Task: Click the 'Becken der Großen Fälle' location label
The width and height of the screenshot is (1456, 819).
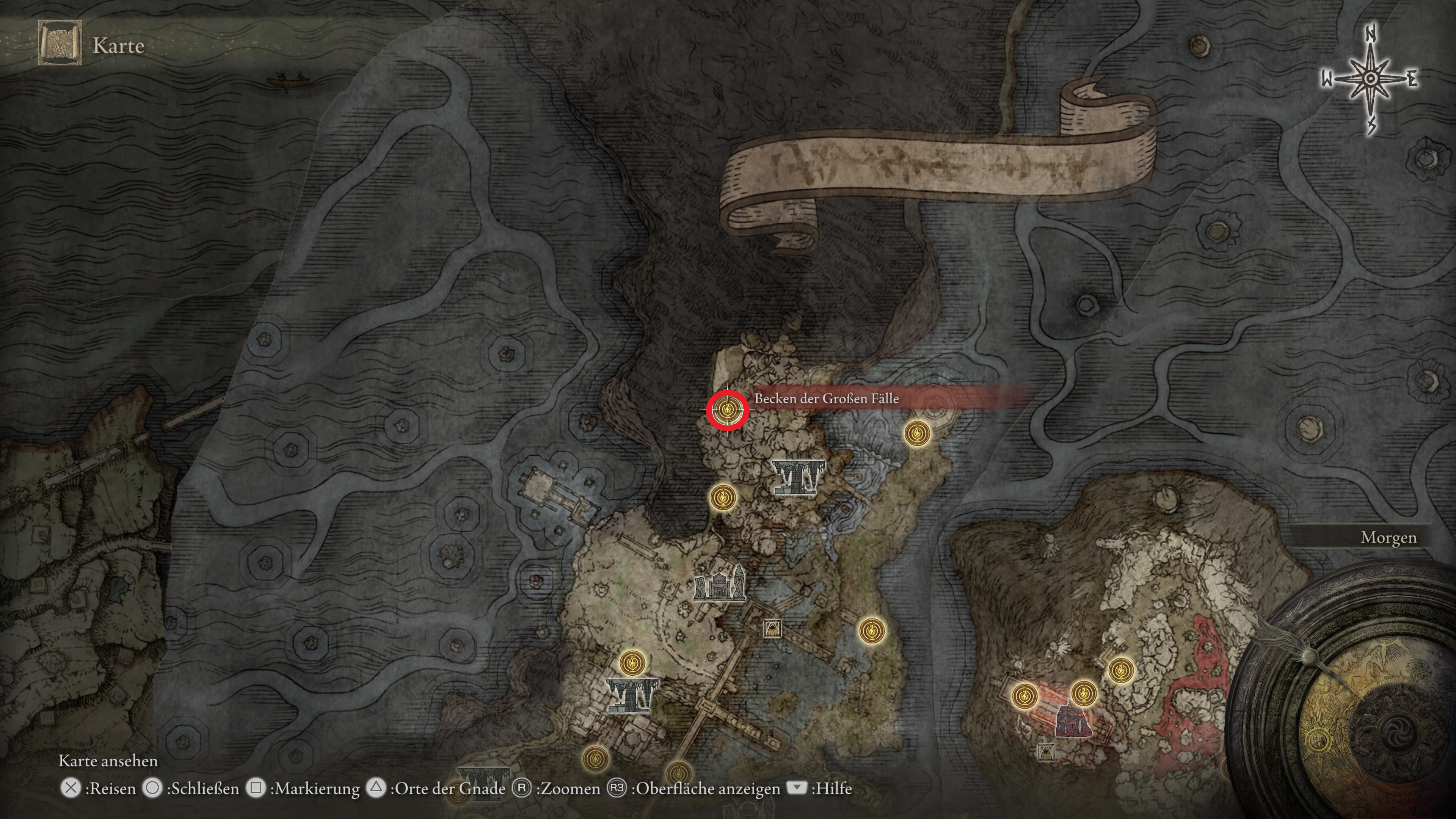Action: pos(826,399)
